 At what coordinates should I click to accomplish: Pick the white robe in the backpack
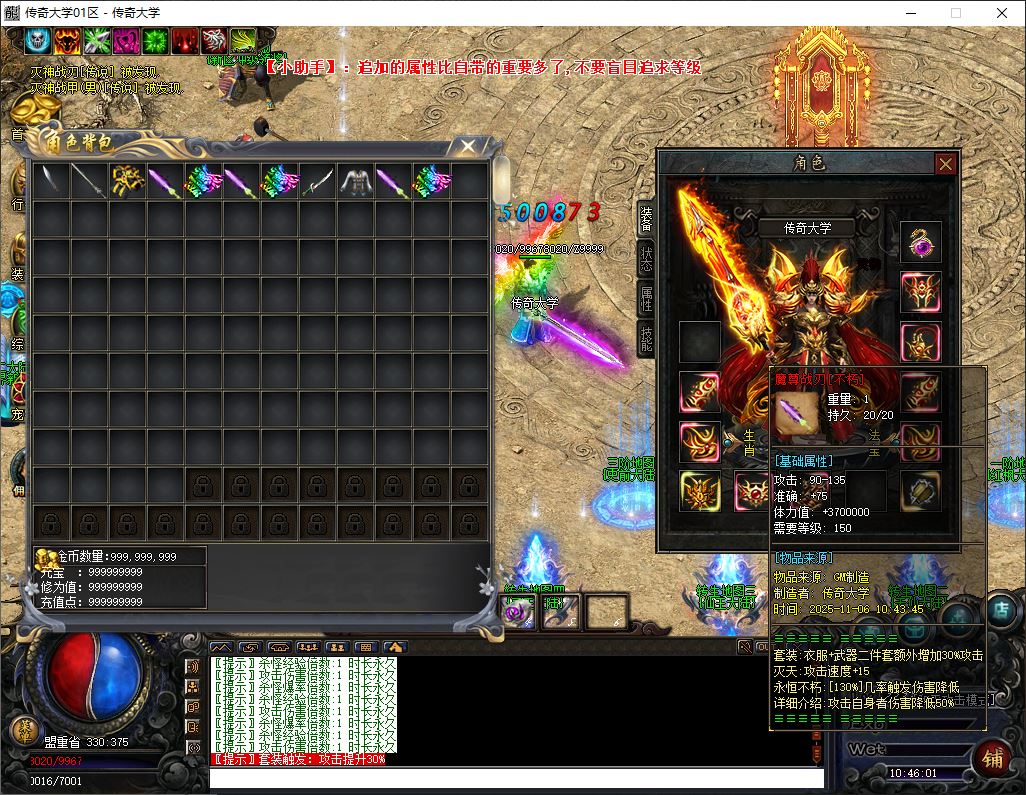(x=355, y=181)
